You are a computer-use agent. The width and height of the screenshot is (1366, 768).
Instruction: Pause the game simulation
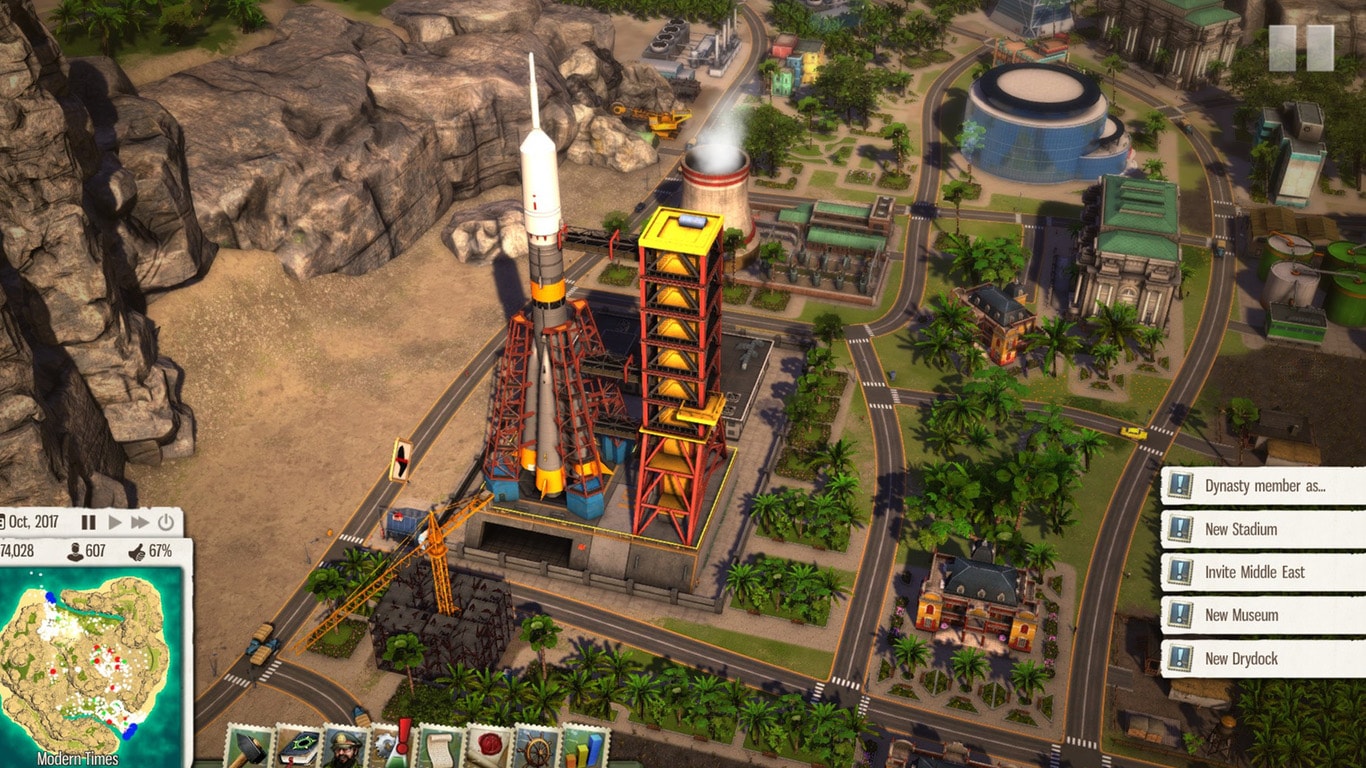tap(88, 522)
